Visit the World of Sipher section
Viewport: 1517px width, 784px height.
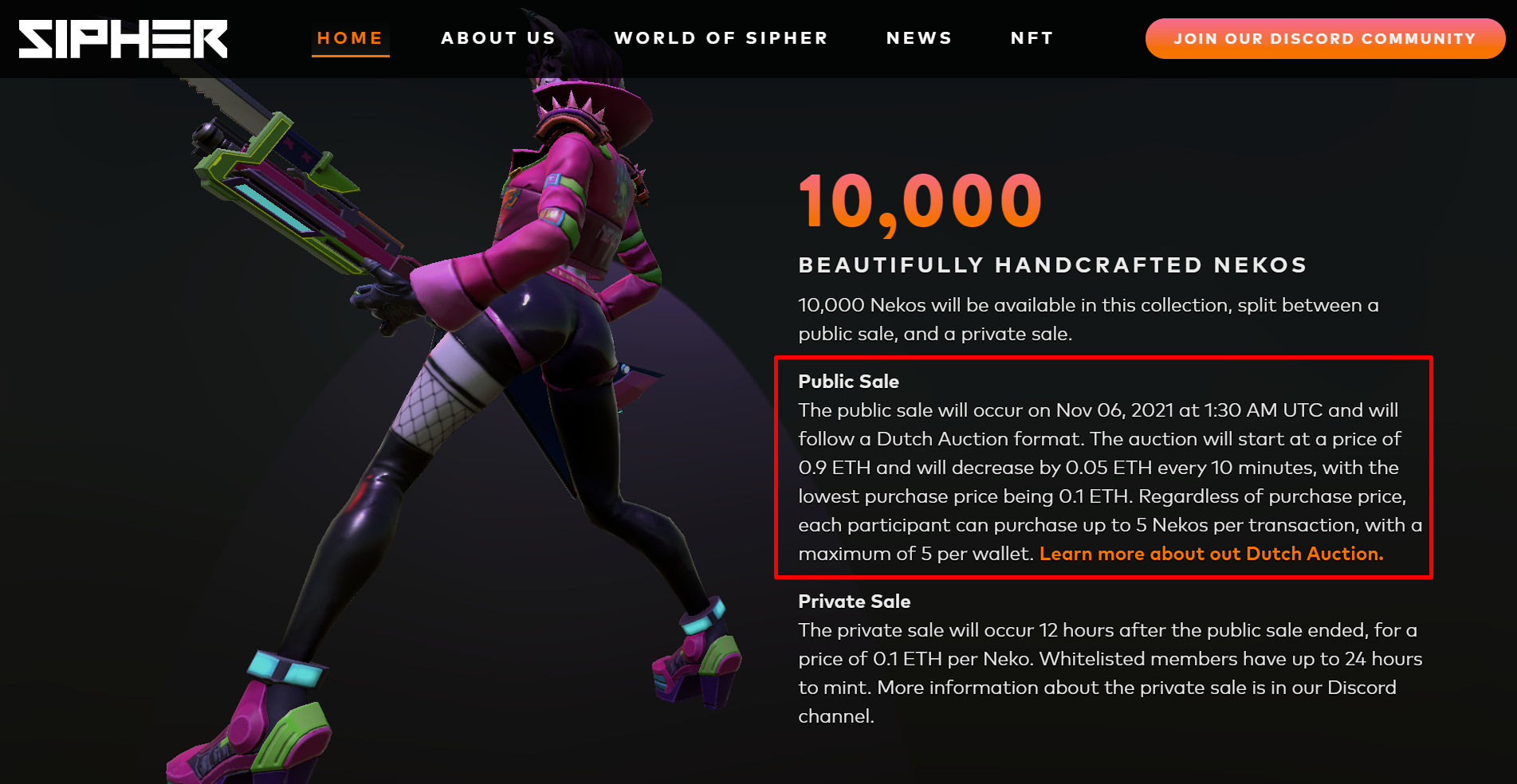(x=721, y=38)
